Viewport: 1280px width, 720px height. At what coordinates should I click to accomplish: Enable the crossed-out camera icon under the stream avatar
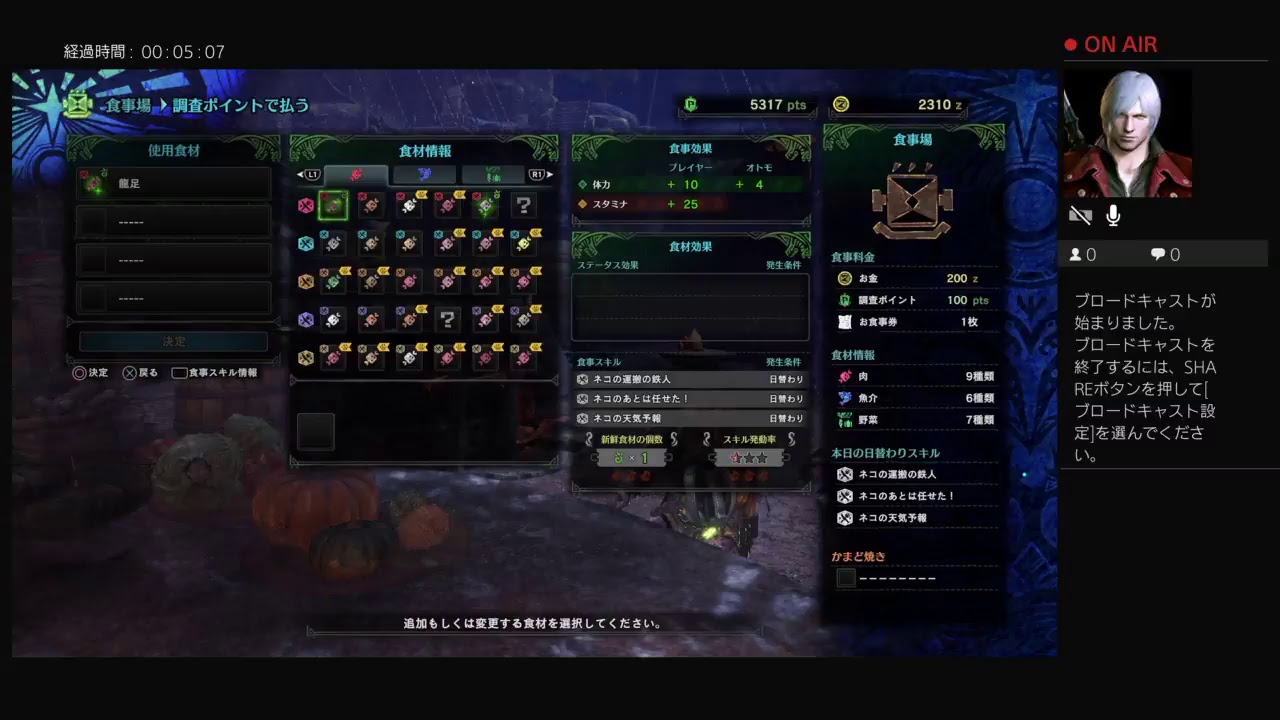click(x=1080, y=214)
